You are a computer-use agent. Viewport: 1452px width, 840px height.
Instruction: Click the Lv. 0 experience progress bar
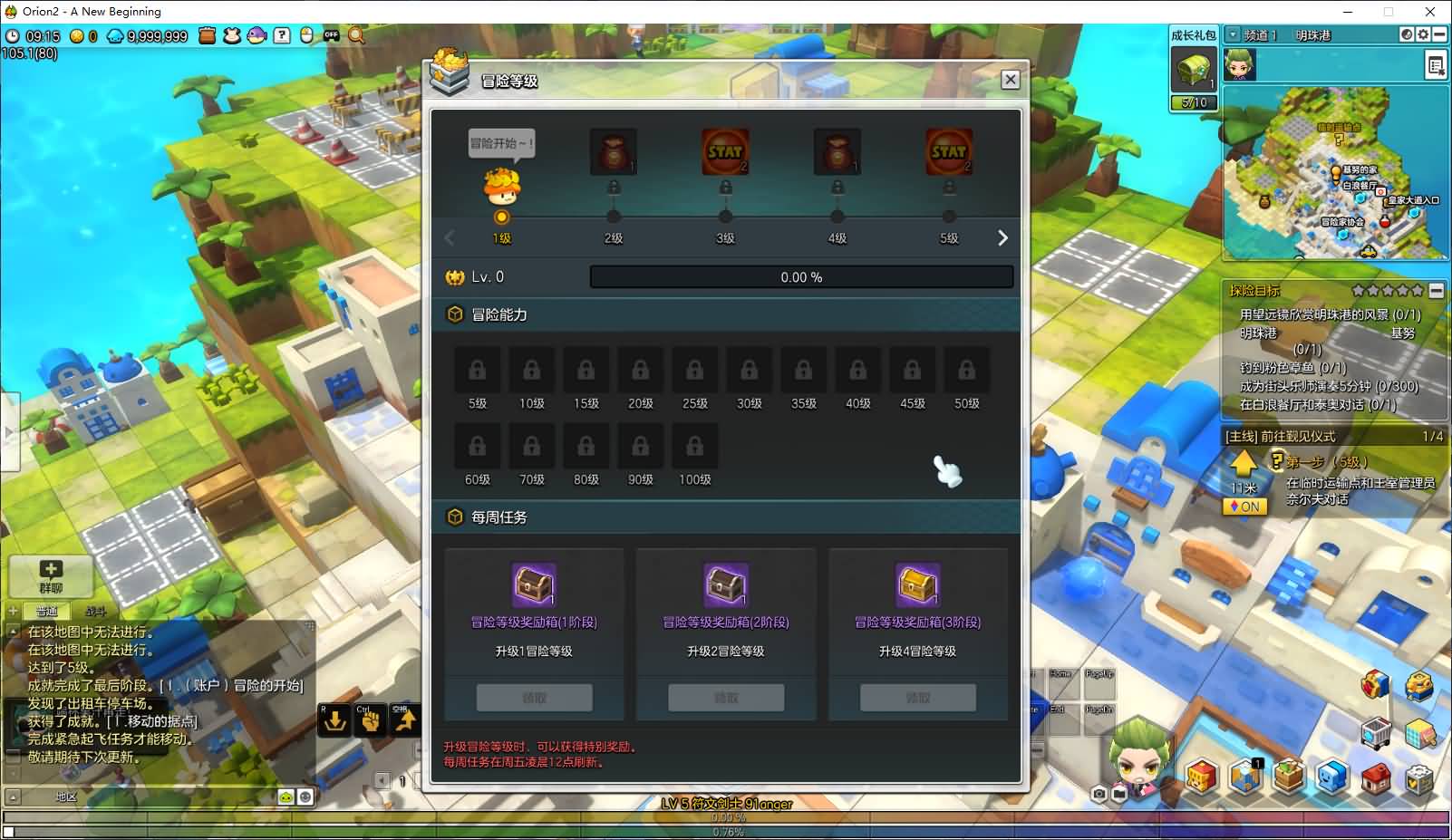(x=801, y=276)
